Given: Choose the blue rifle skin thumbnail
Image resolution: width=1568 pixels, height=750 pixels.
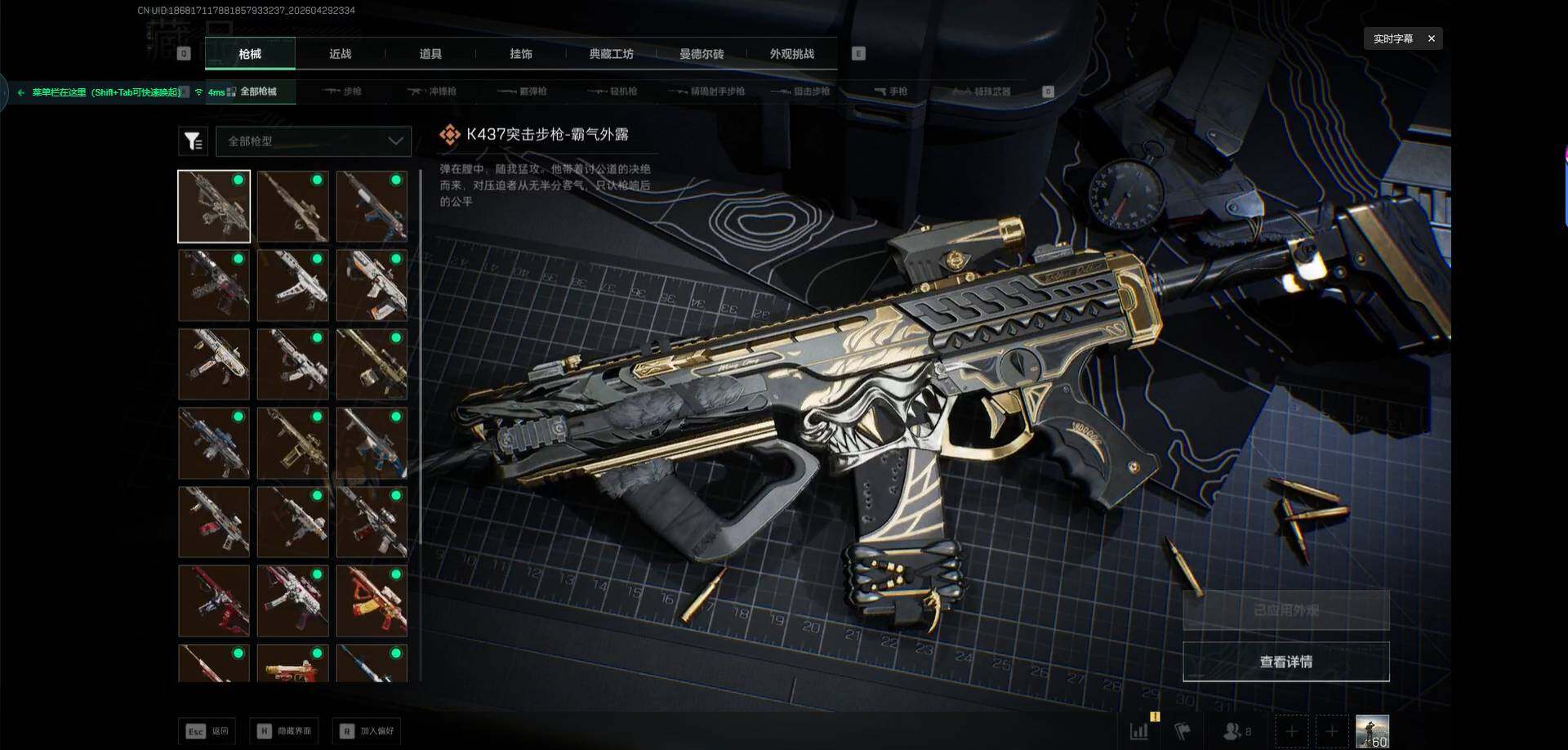Looking at the screenshot, I should (x=214, y=443).
